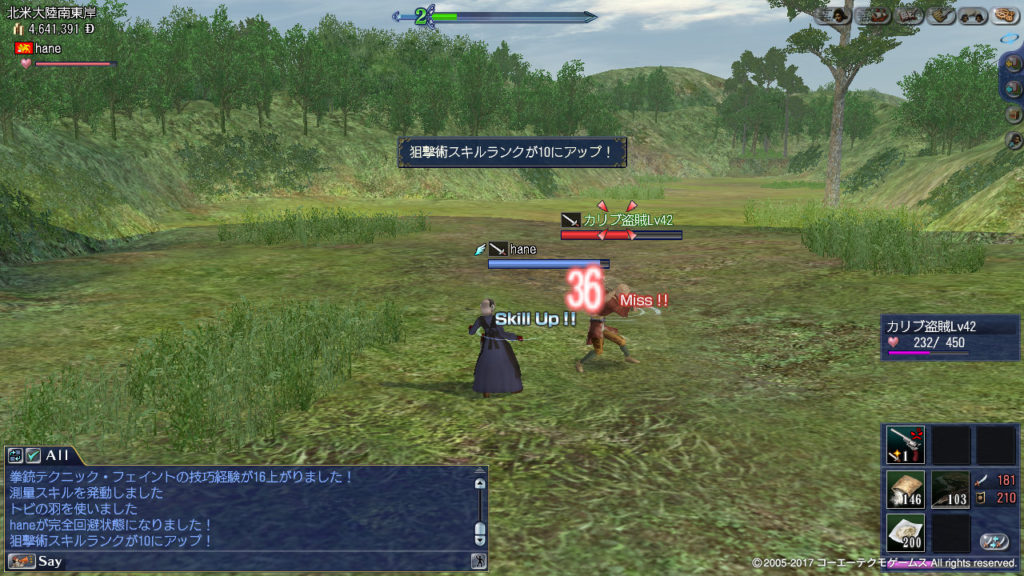Click the yellow arrow side button
The image size is (1024, 576).
1014,62
